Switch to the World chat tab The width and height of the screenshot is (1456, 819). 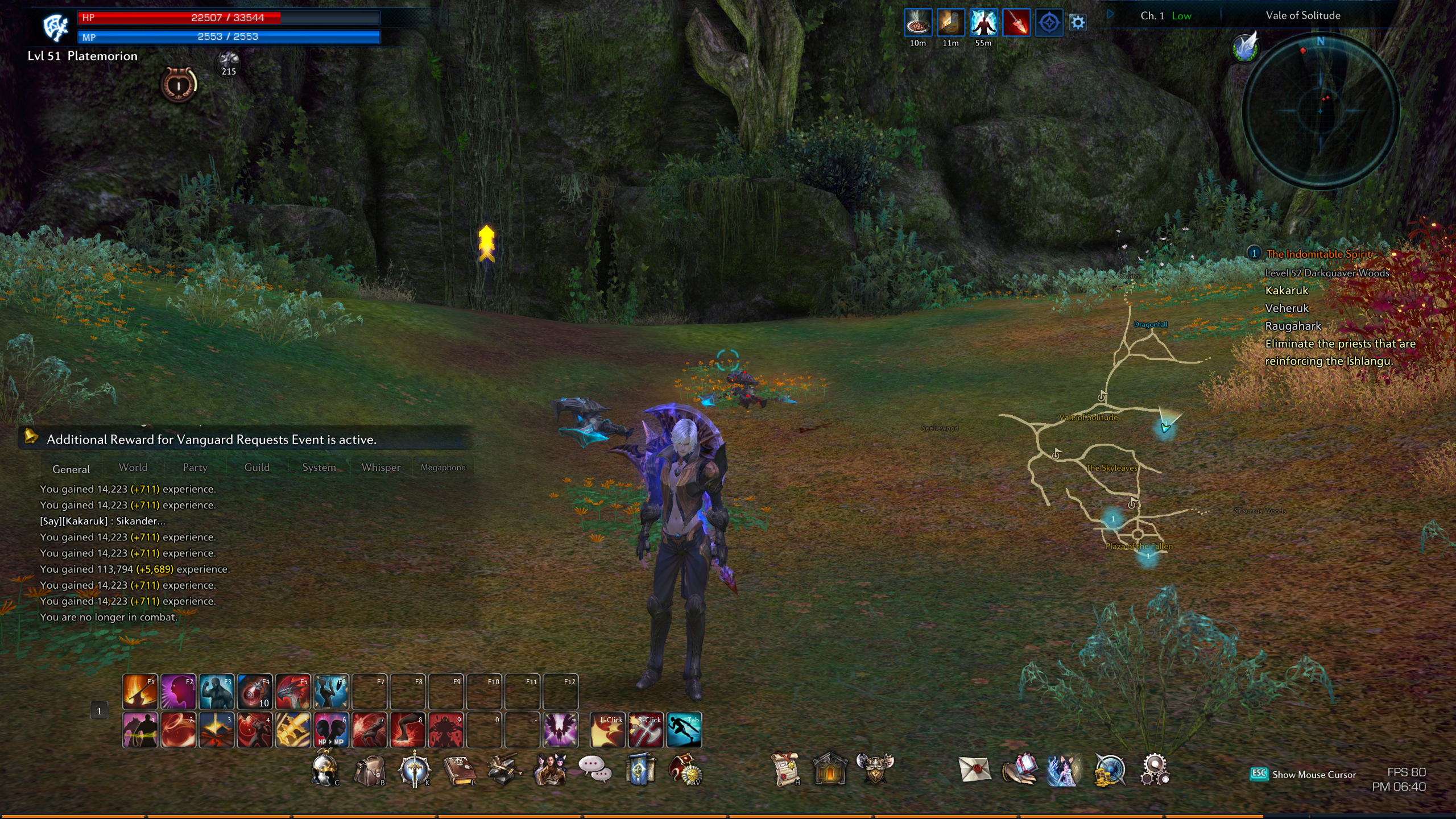coord(133,468)
